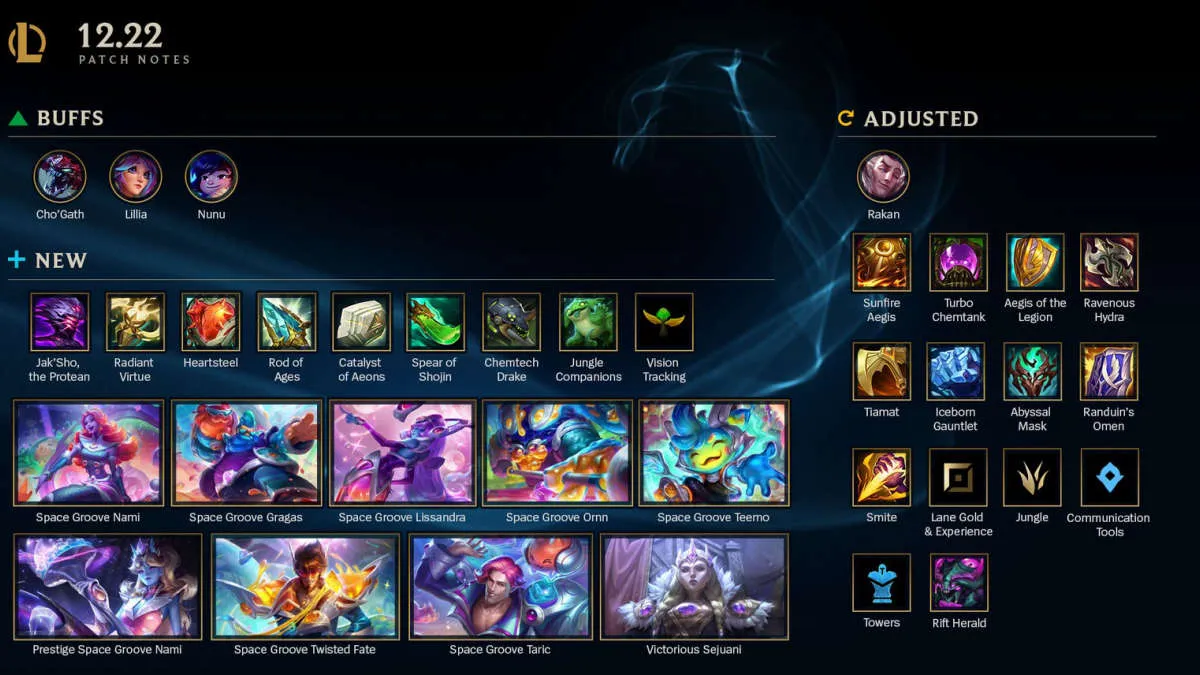Choose the Ravenous Hydra item icon
The image size is (1200, 675).
(x=1109, y=262)
